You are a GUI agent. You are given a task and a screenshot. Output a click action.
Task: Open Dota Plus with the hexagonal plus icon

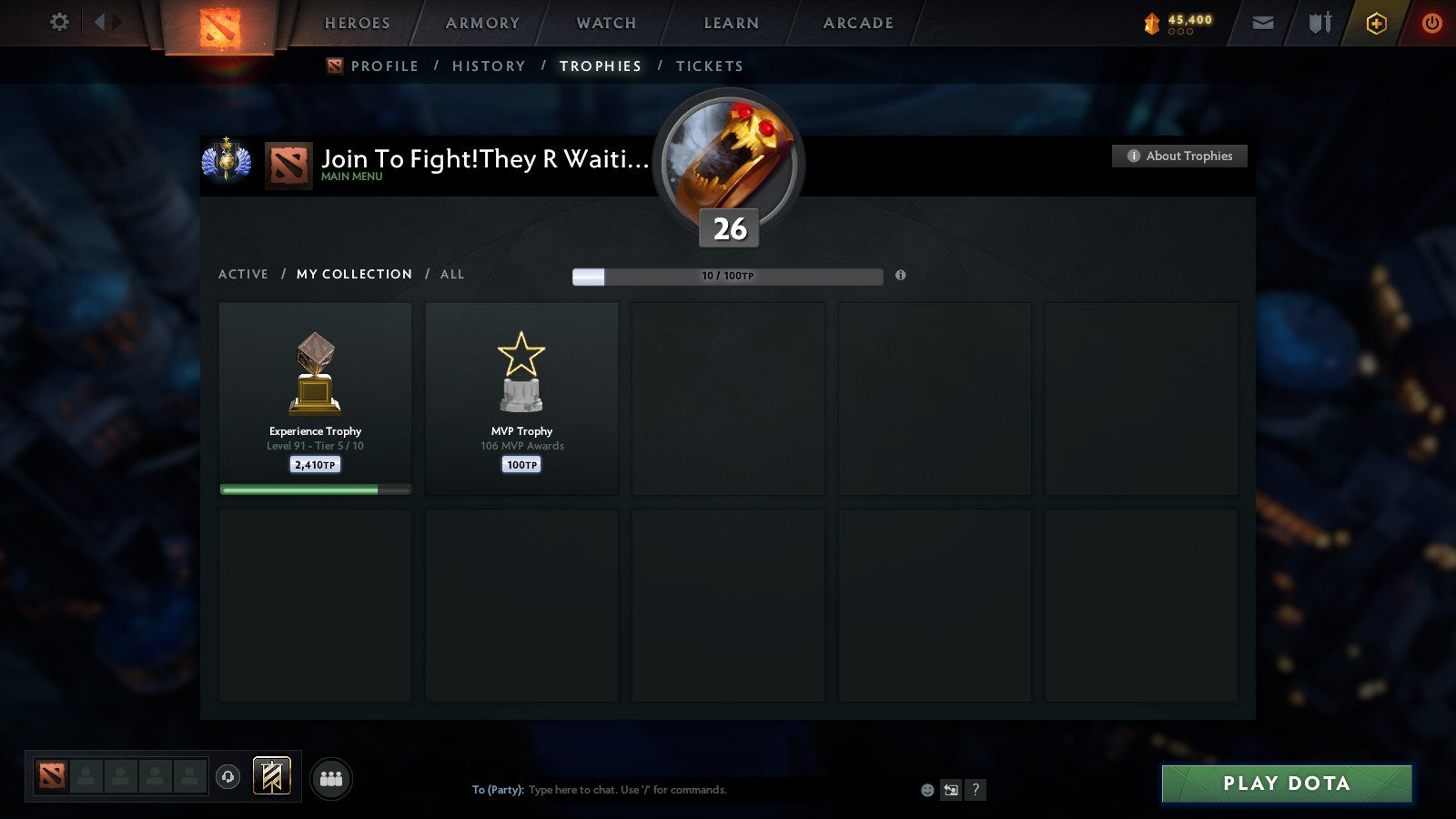pos(1375,23)
